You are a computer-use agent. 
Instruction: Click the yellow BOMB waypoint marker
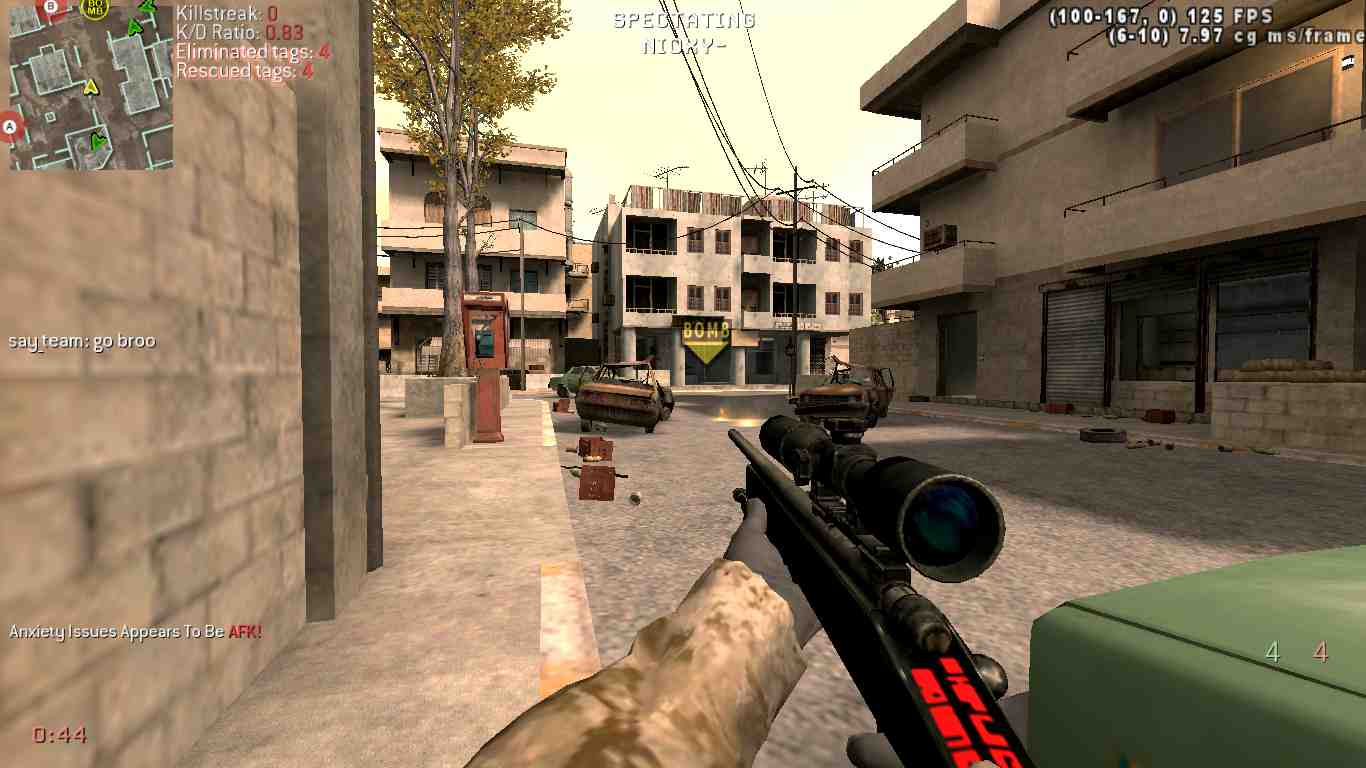(706, 340)
